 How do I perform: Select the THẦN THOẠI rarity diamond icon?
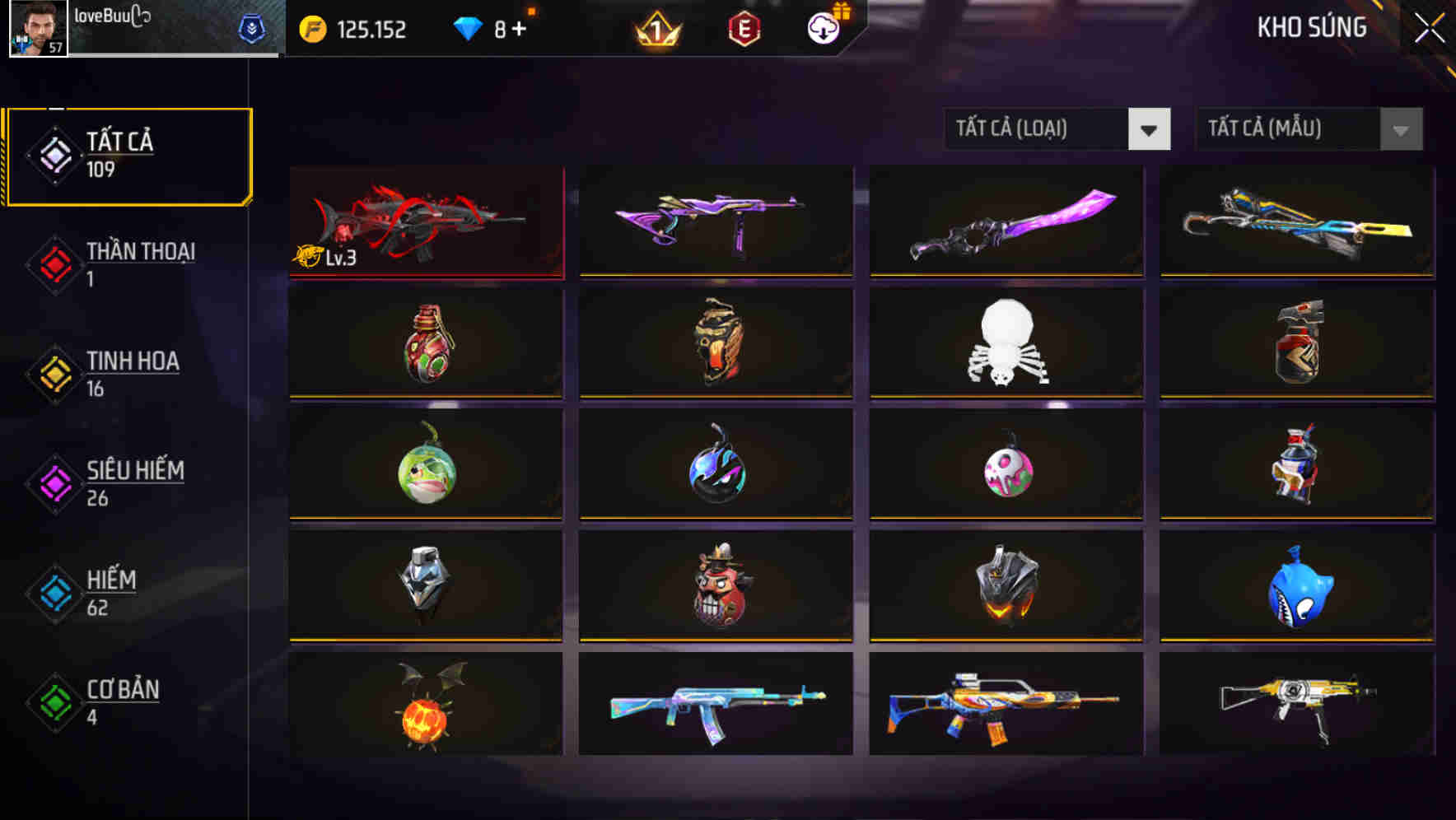[53, 264]
